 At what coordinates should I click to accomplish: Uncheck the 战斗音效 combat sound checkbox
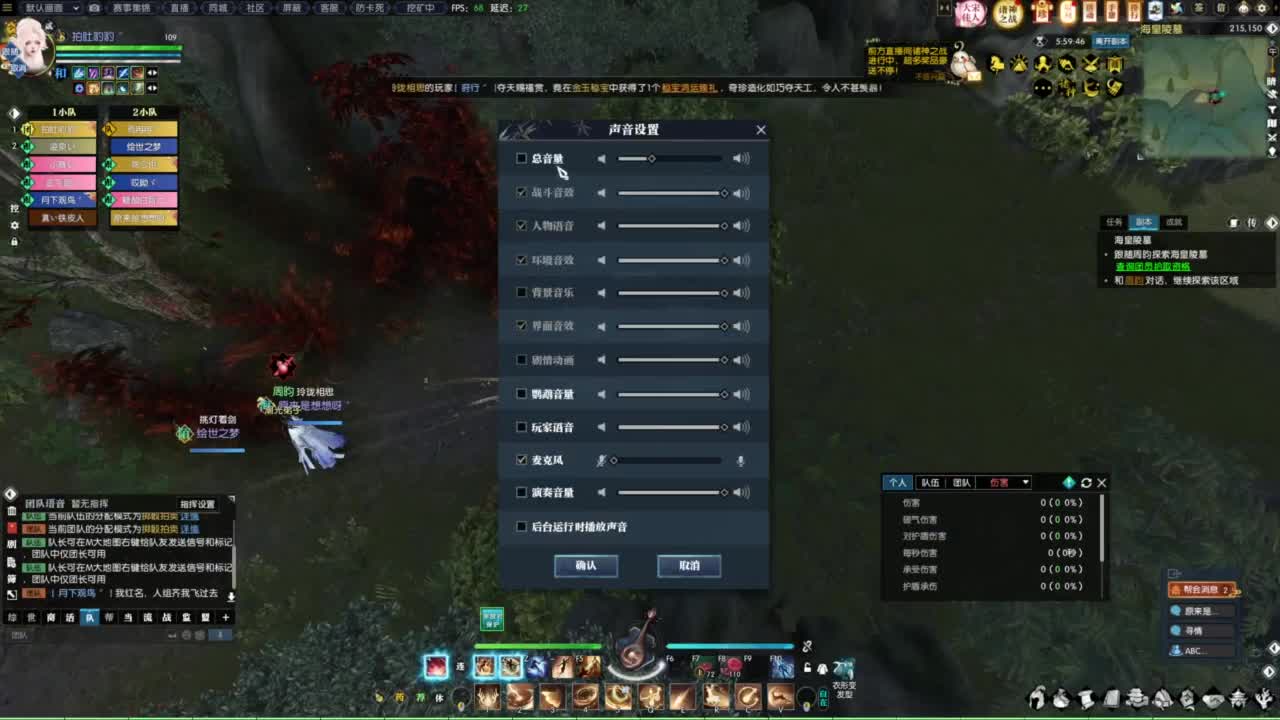(x=521, y=192)
